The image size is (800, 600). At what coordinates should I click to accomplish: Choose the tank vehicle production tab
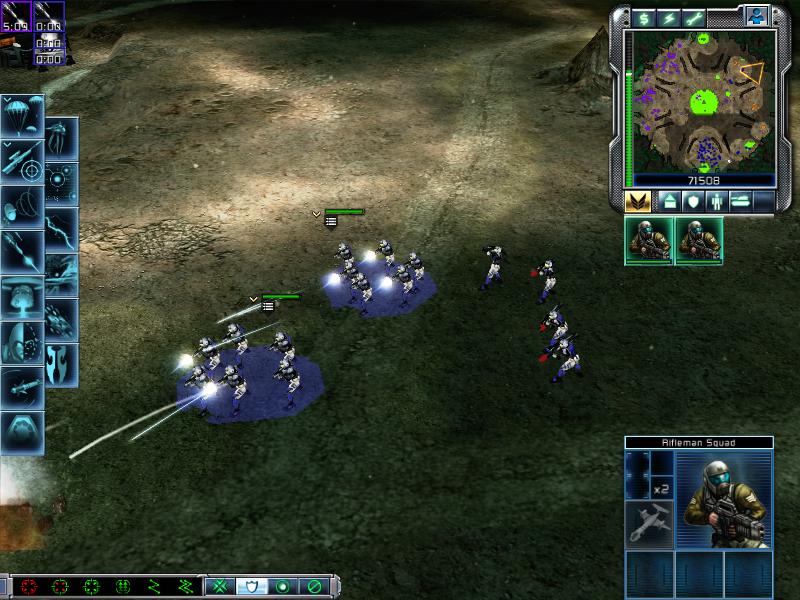742,201
